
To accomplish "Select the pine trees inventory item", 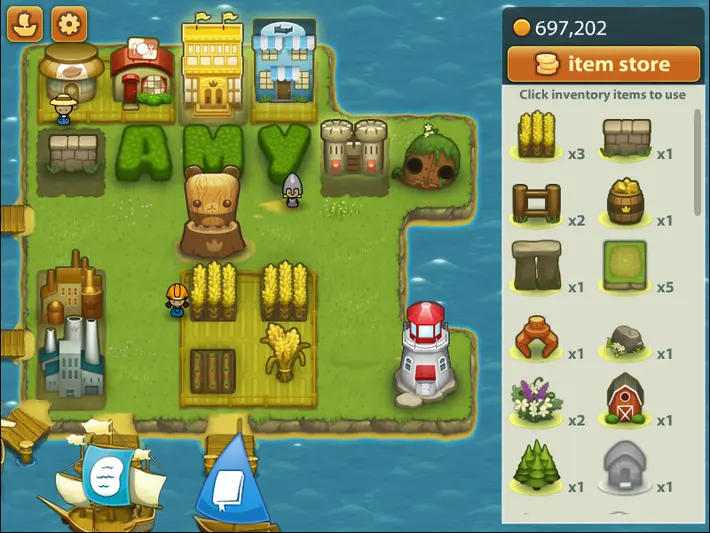I will (536, 466).
